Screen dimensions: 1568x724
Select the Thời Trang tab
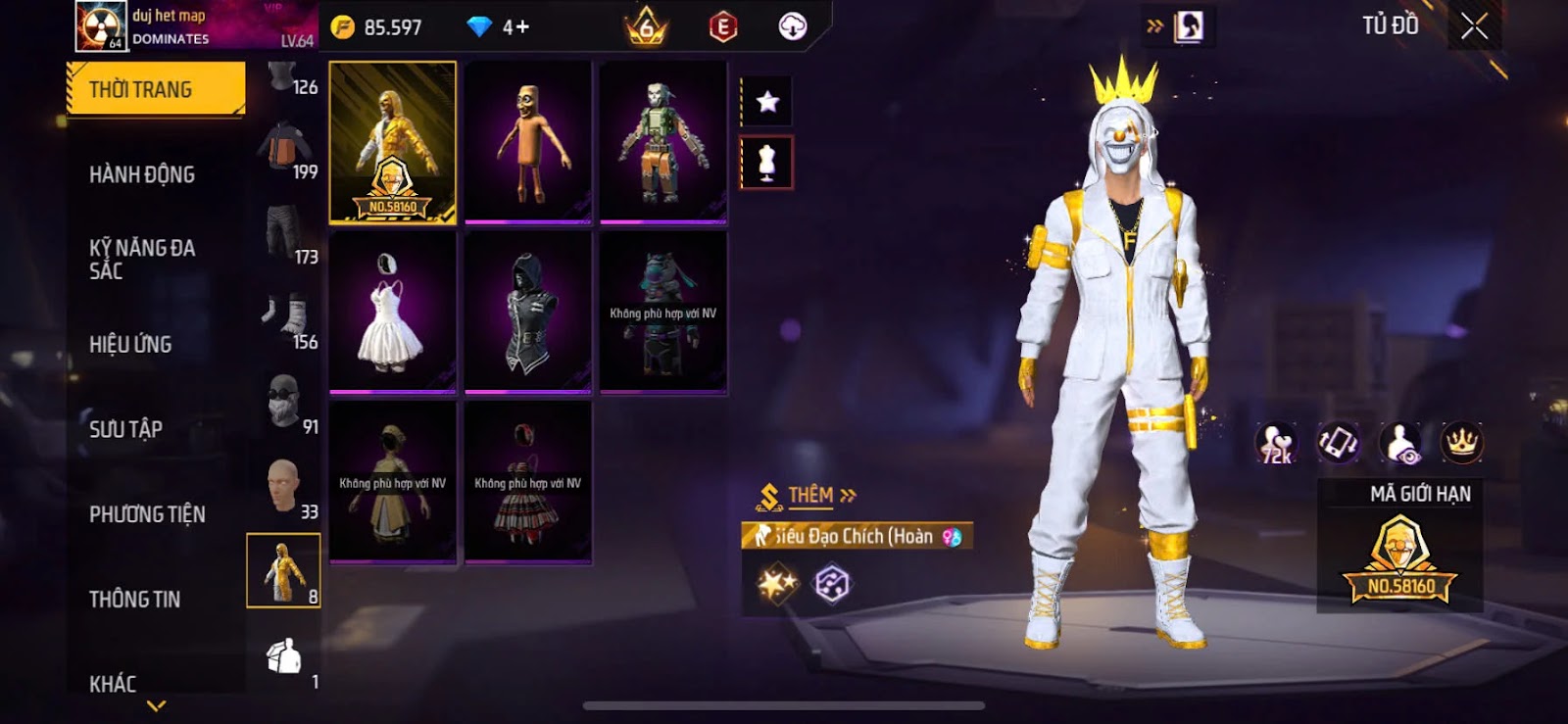tap(155, 89)
